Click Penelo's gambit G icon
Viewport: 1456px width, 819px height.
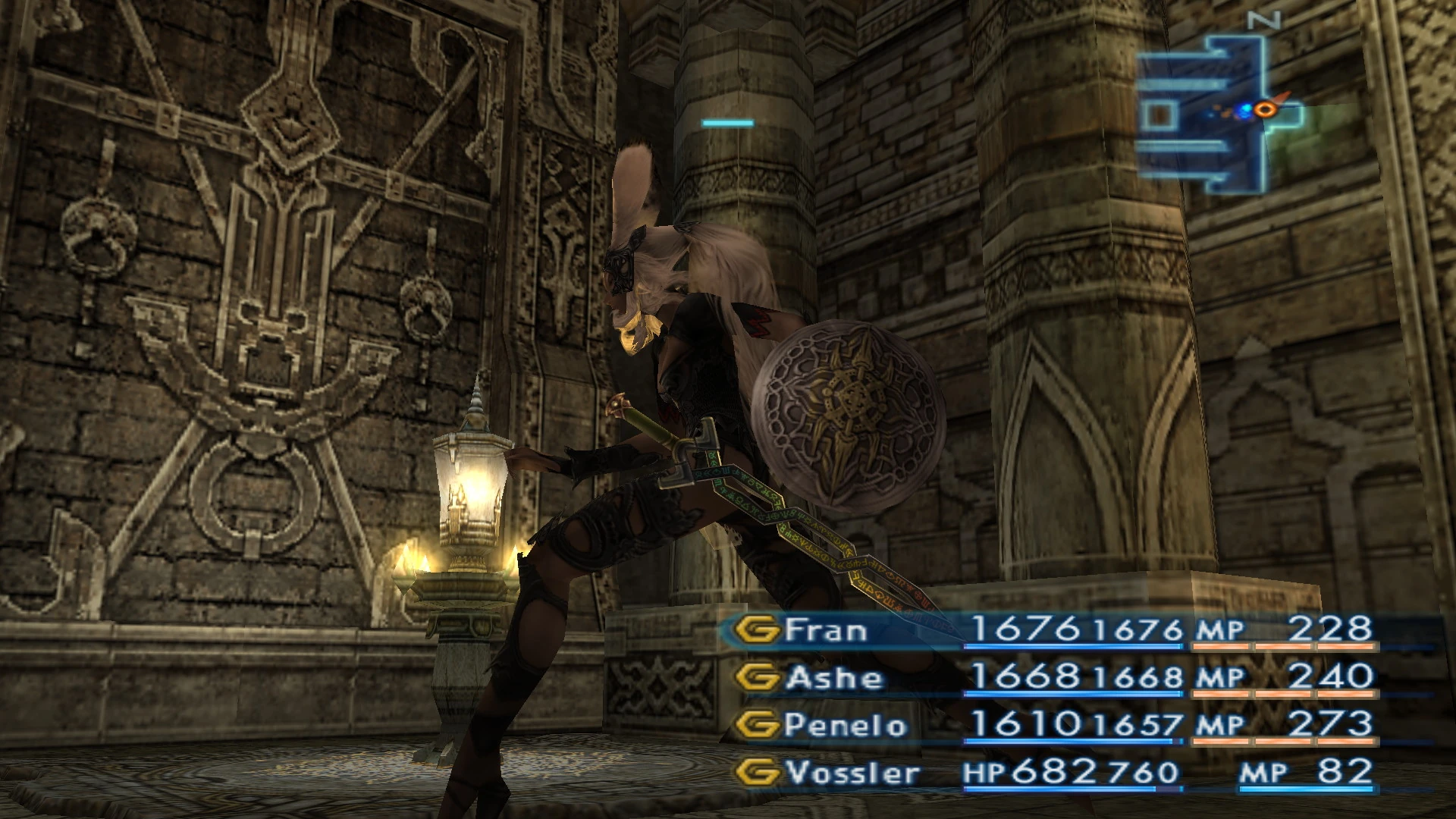[757, 725]
